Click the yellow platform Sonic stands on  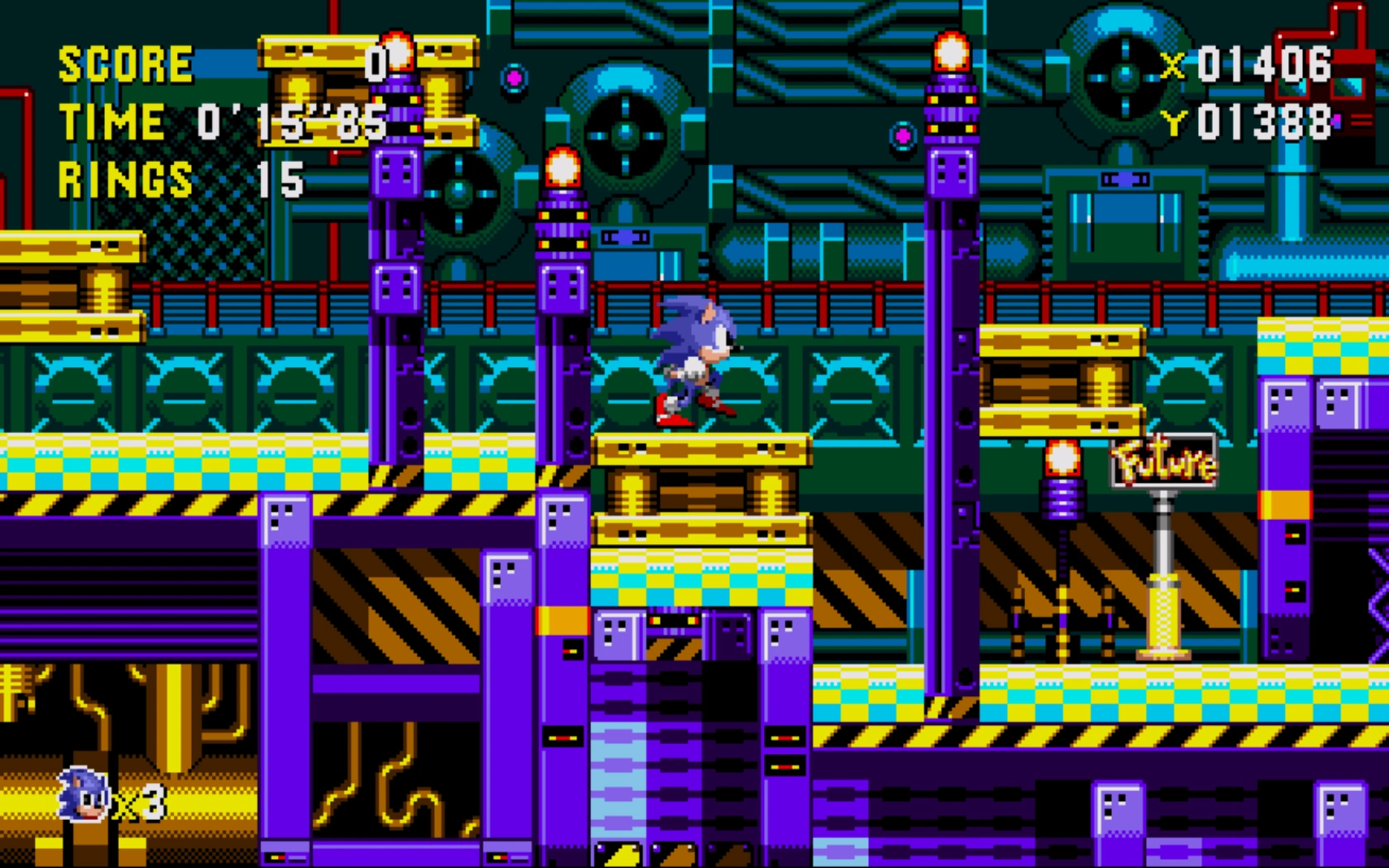pyautogui.click(x=699, y=451)
